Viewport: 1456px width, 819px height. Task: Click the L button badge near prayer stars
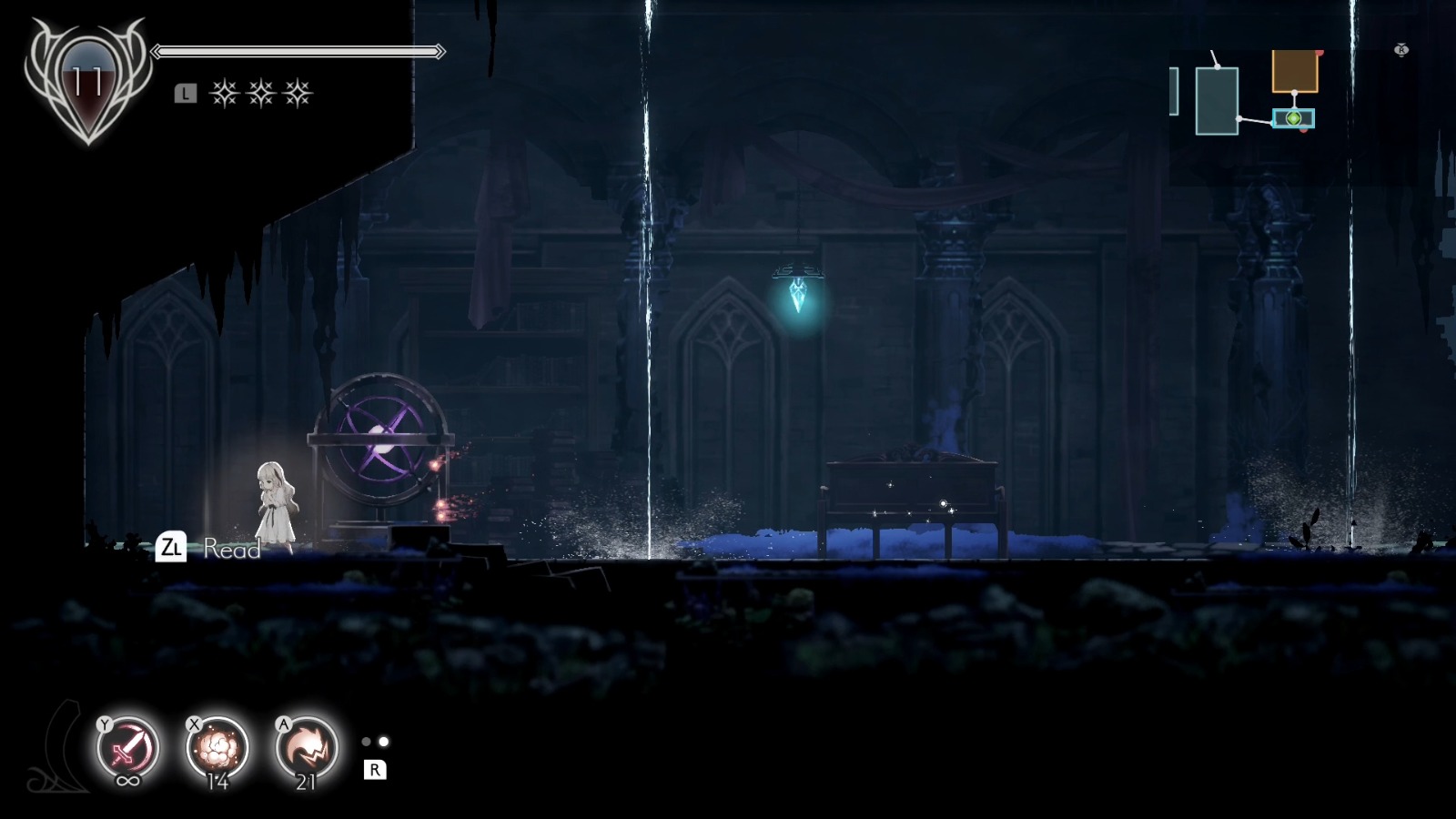click(x=185, y=91)
